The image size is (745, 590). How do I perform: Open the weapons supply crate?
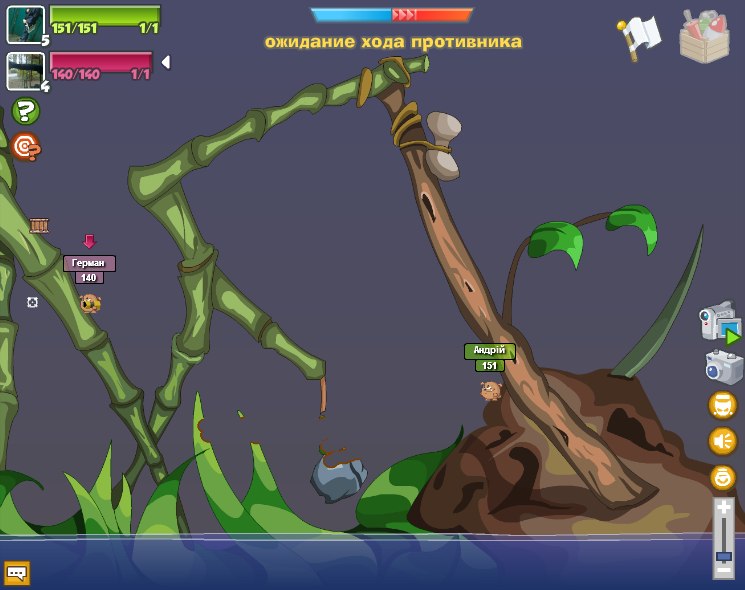(x=704, y=36)
